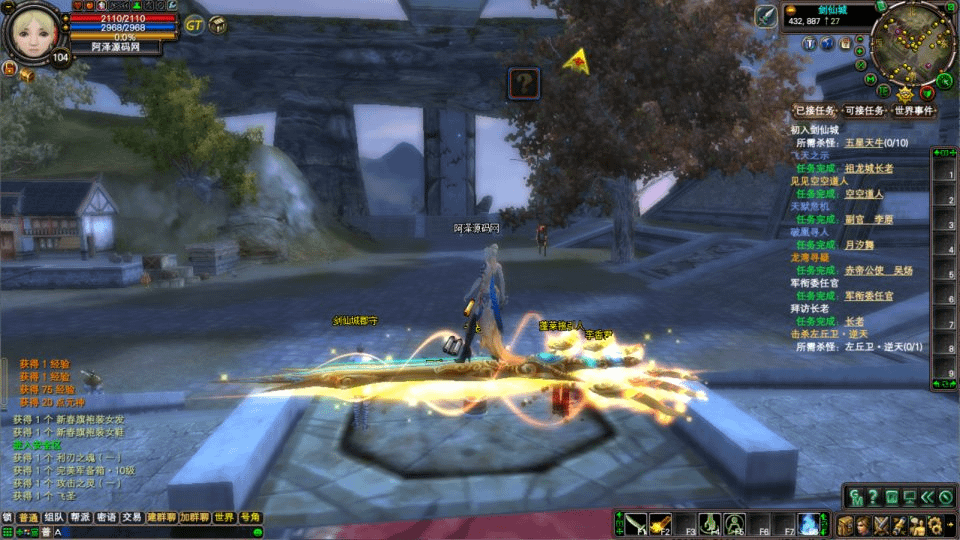
Task: Switch to the 已接任务 quest tab
Action: coord(814,111)
